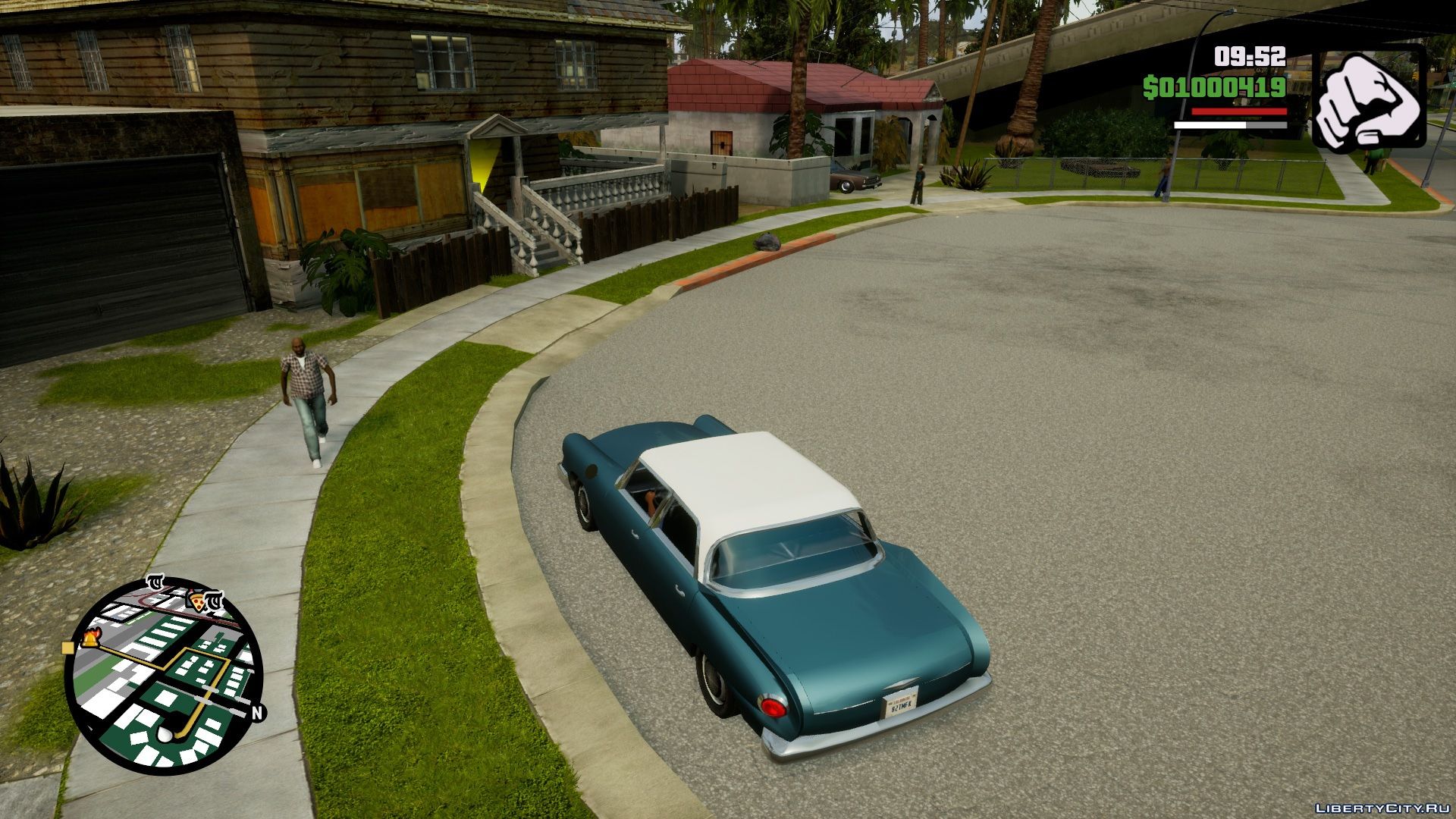Viewport: 1456px width, 819px height.
Task: Select the flaming bell marker on minimap
Action: pos(89,639)
